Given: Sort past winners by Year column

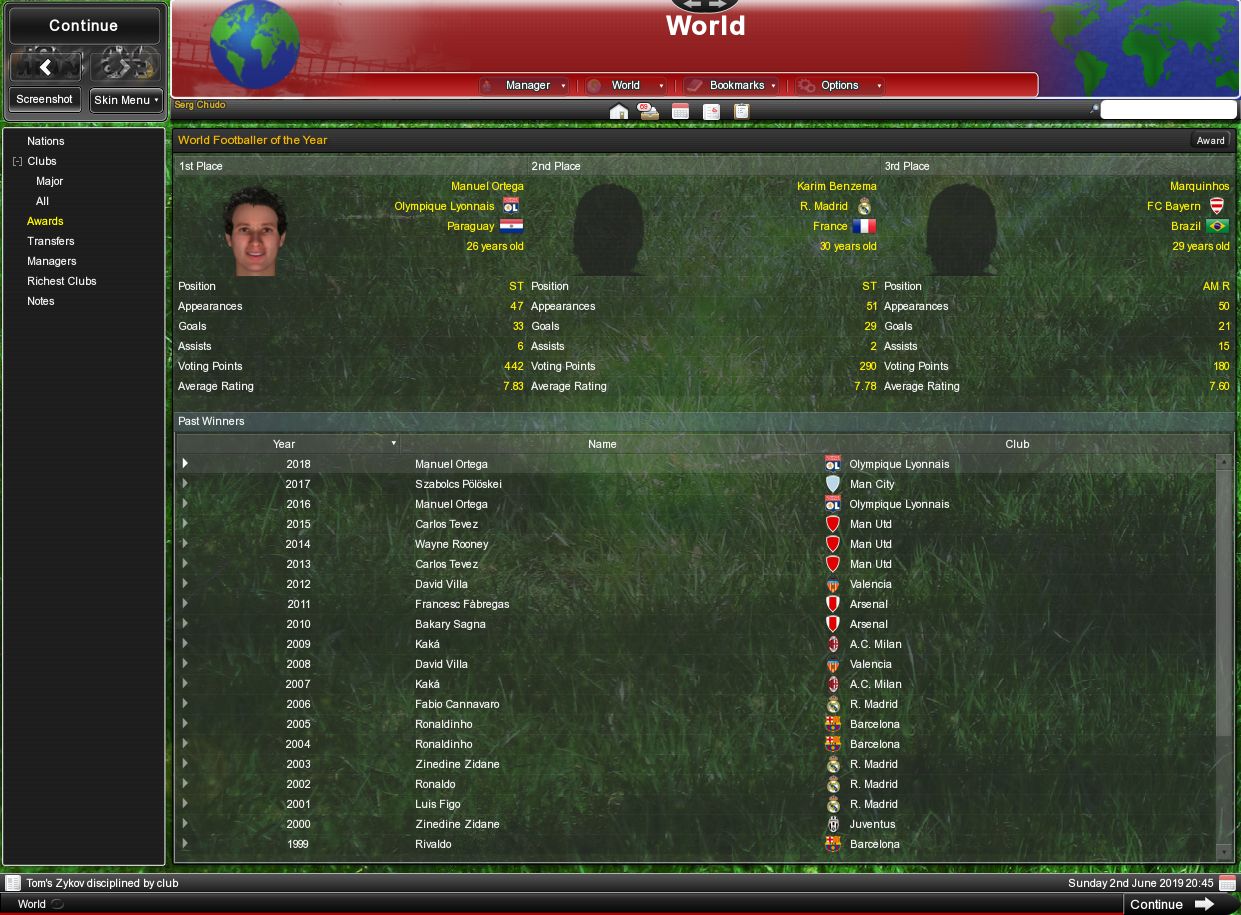Looking at the screenshot, I should click(x=285, y=444).
